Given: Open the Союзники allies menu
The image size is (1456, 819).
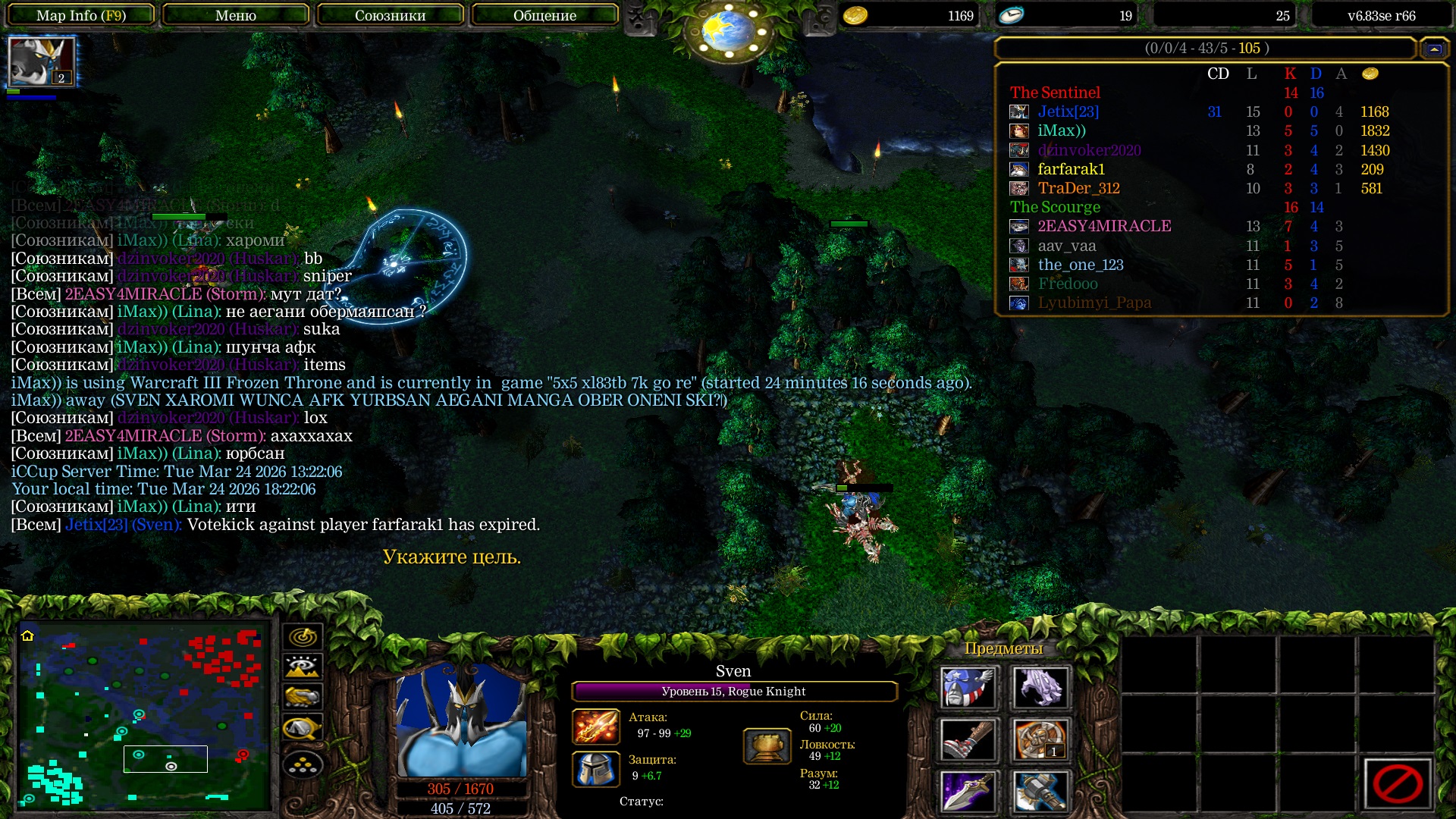Looking at the screenshot, I should coord(391,15).
